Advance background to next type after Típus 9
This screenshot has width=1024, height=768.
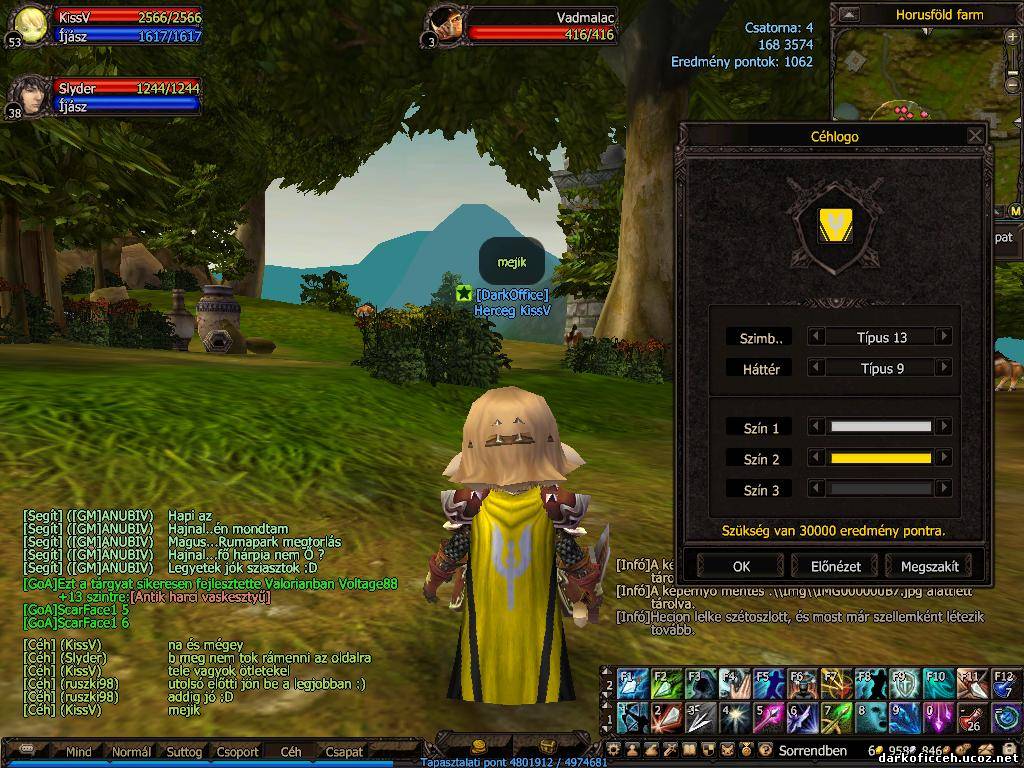pyautogui.click(x=943, y=368)
